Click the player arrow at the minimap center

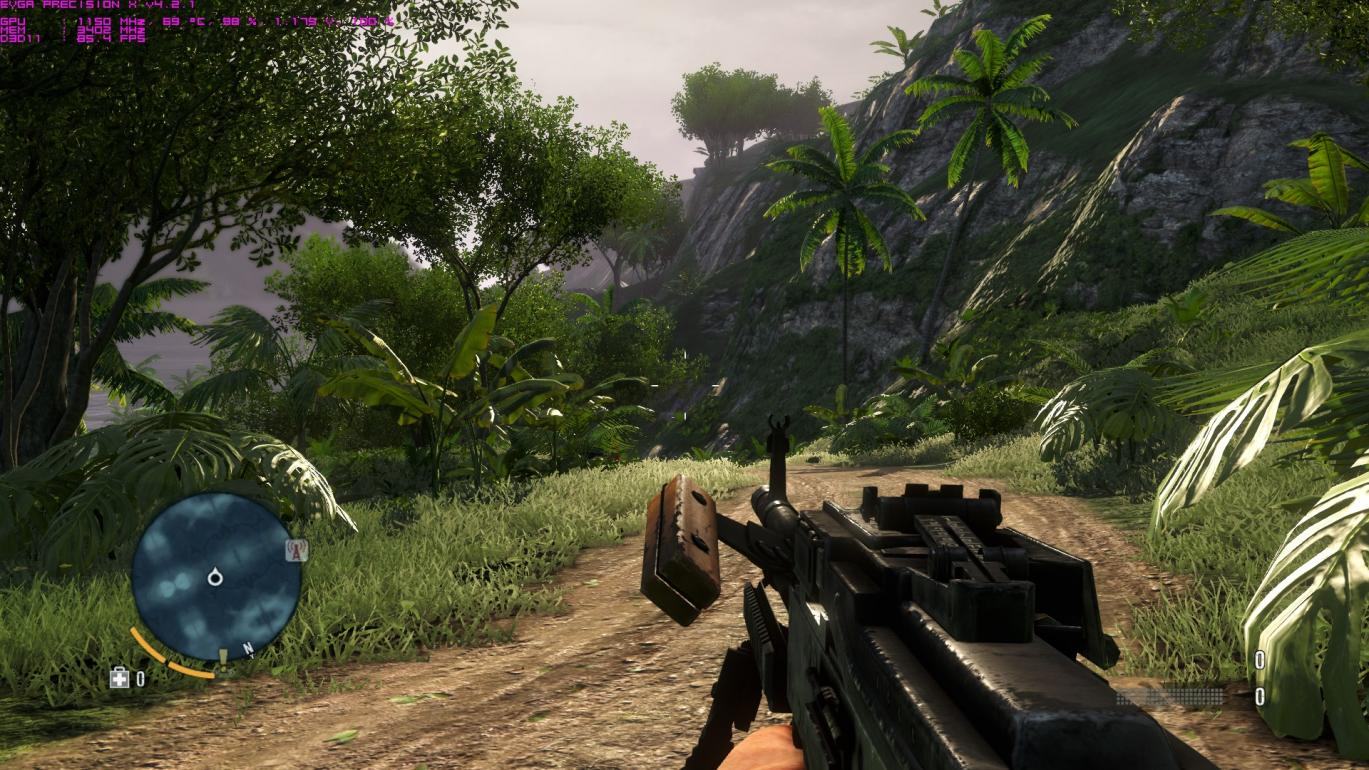coord(215,577)
